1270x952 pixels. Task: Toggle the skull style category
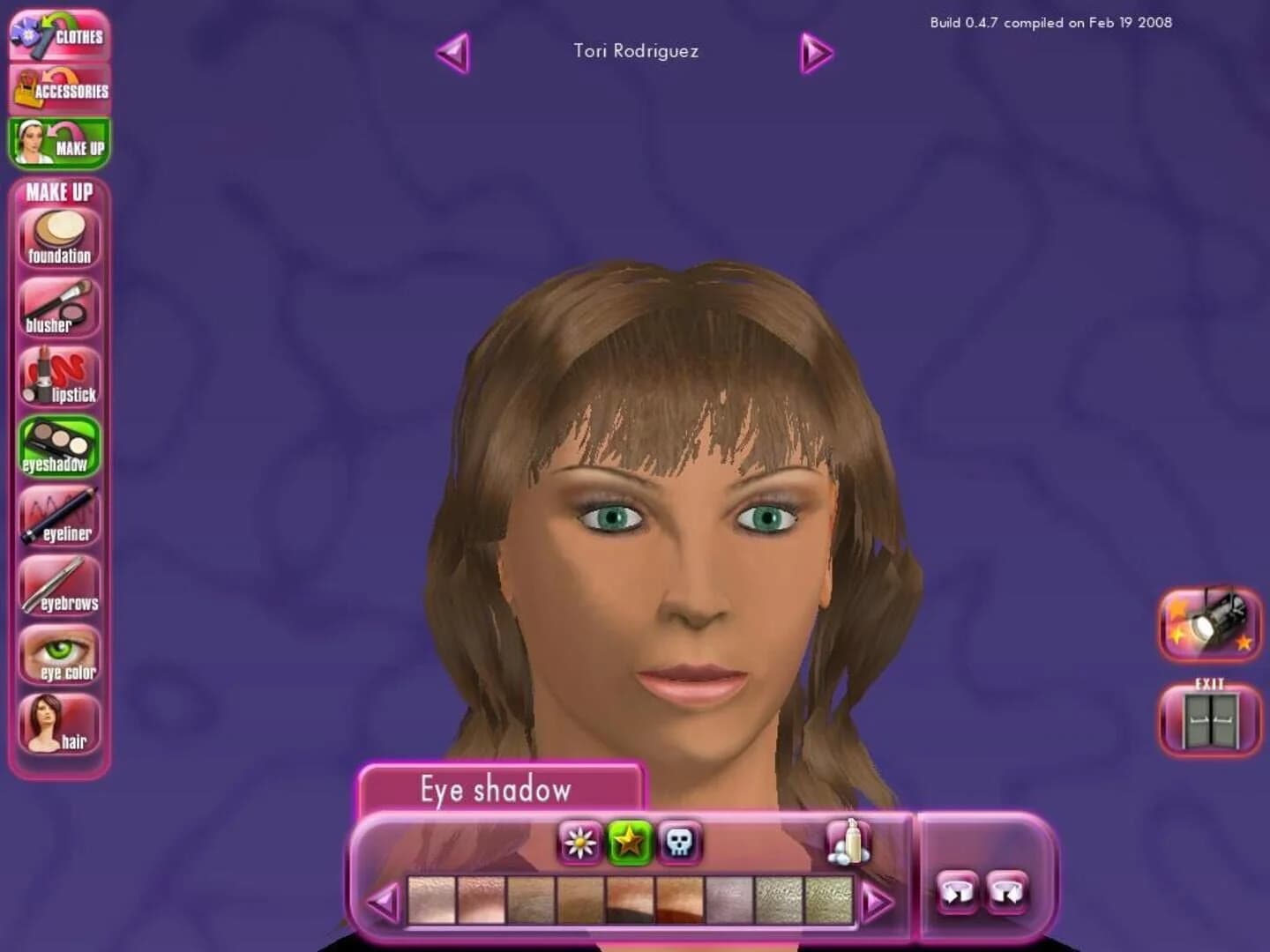pyautogui.click(x=677, y=844)
